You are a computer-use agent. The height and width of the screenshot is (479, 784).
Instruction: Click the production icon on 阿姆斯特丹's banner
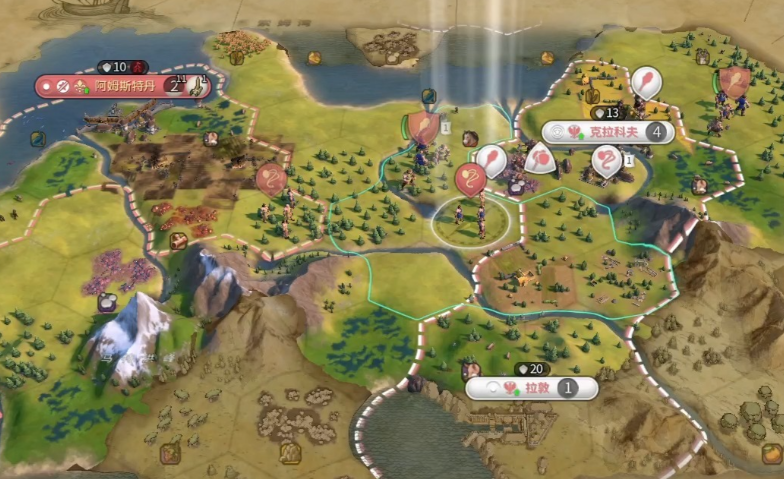click(x=198, y=86)
